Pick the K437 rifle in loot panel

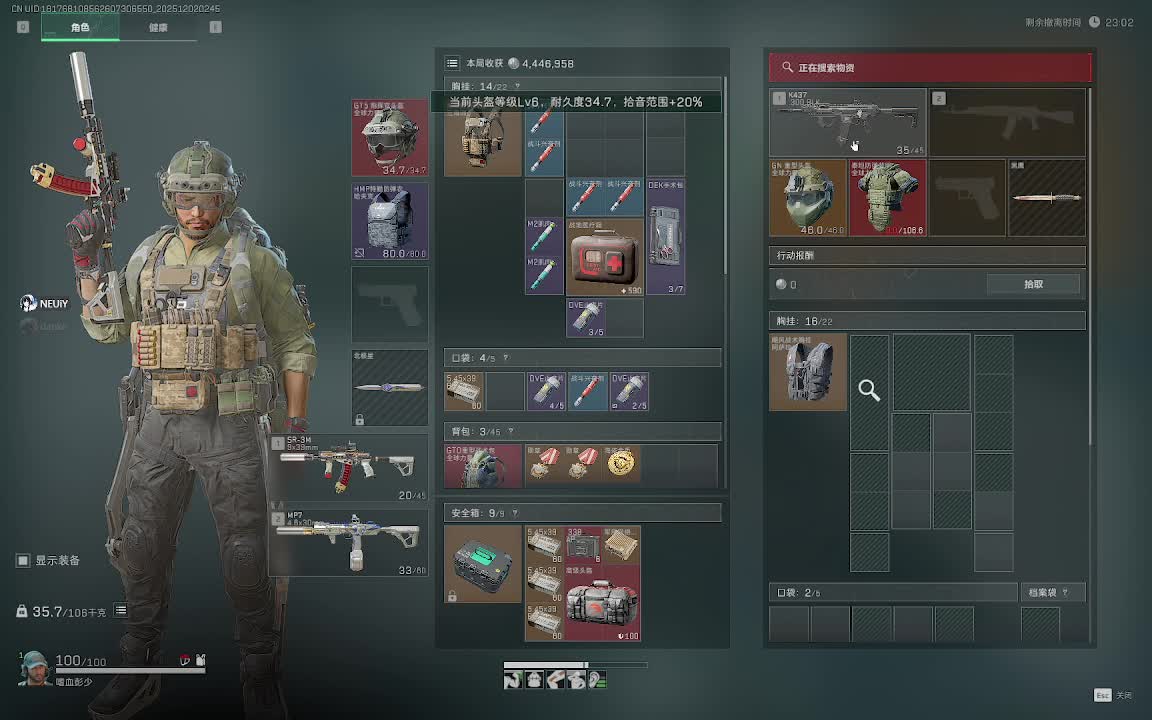pyautogui.click(x=847, y=122)
